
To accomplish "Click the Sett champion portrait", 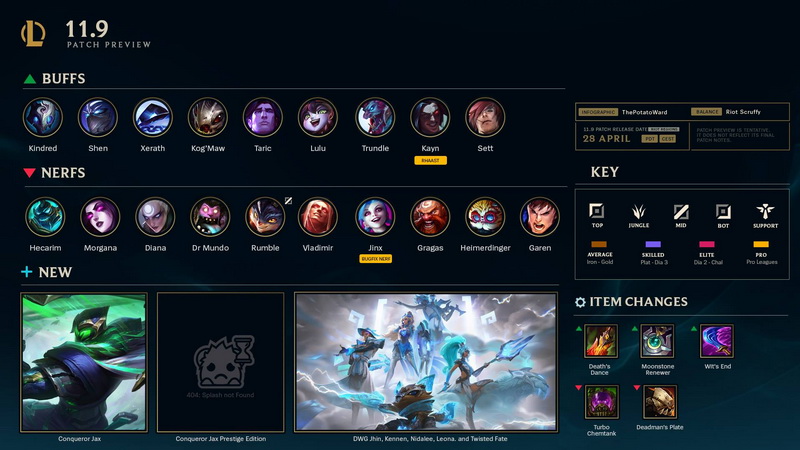I will point(485,117).
